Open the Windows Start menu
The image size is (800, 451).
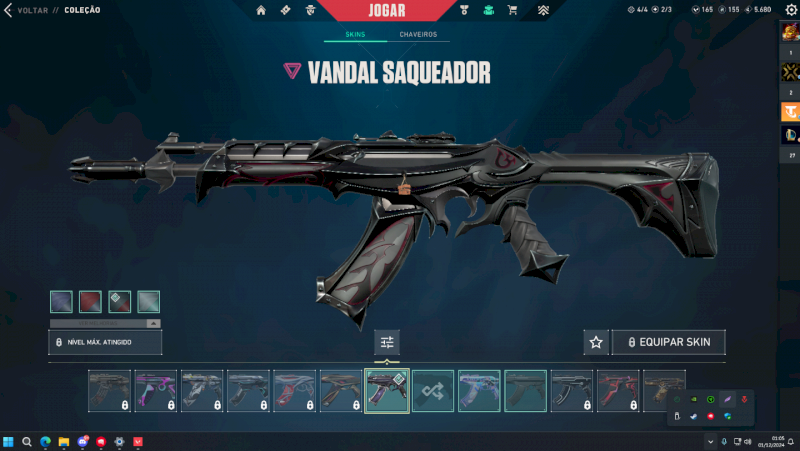8,441
